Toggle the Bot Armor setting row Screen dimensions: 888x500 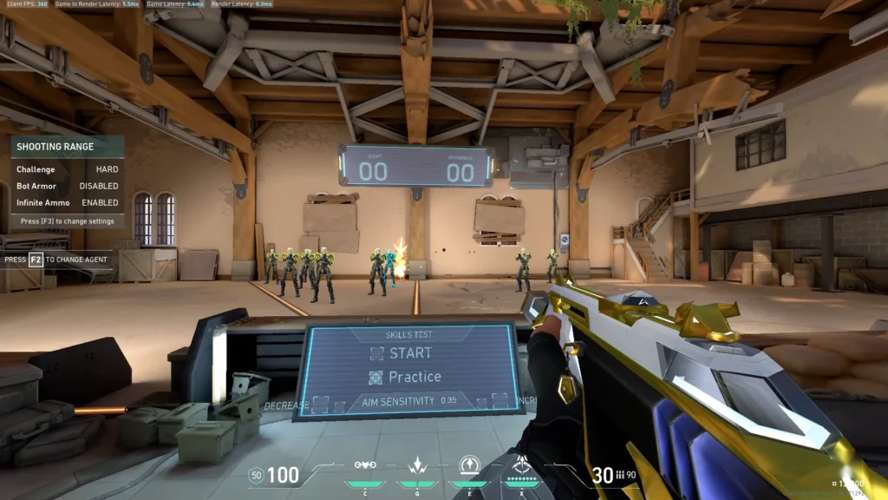pyautogui.click(x=67, y=186)
